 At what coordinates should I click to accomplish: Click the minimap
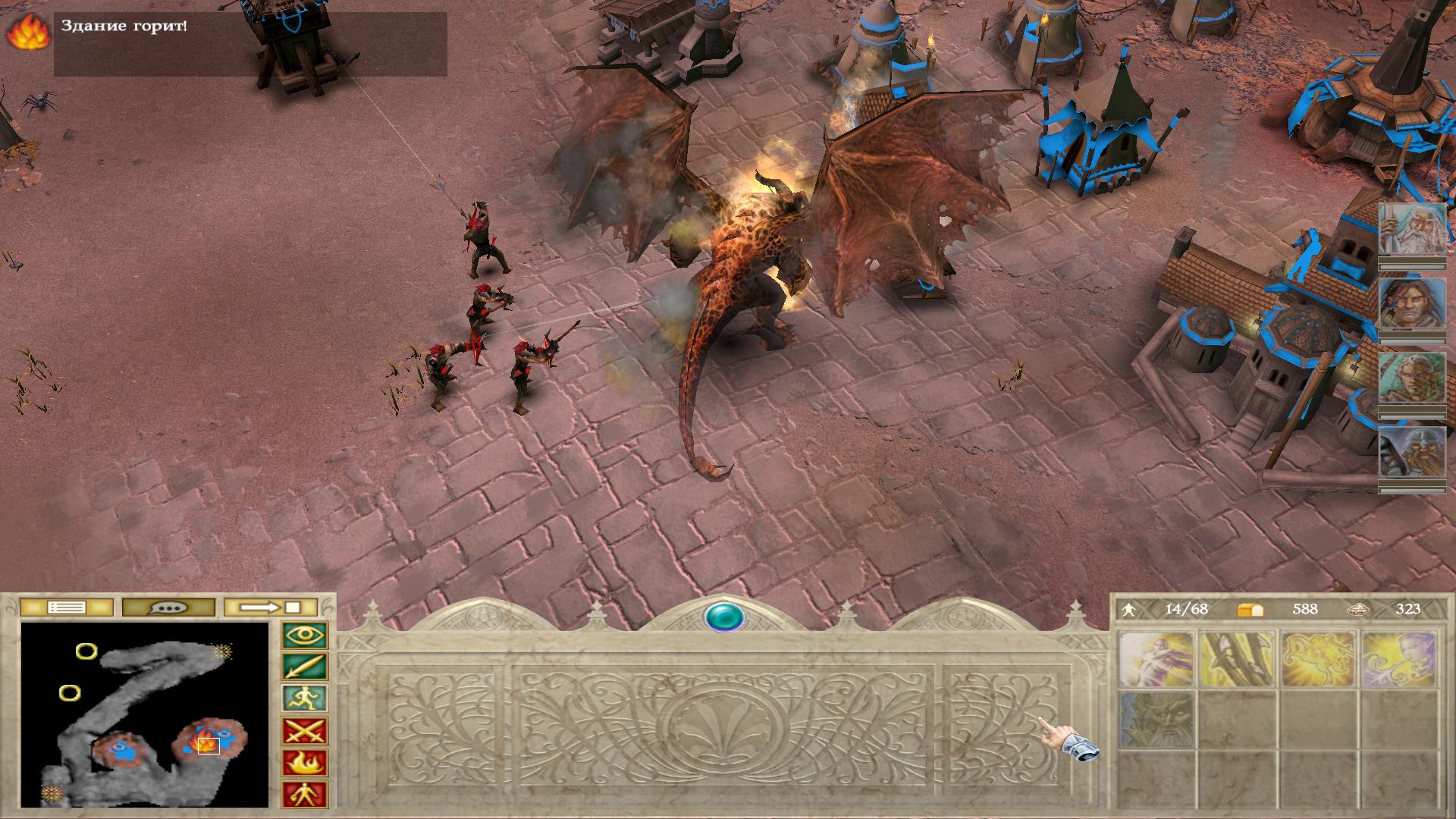145,714
